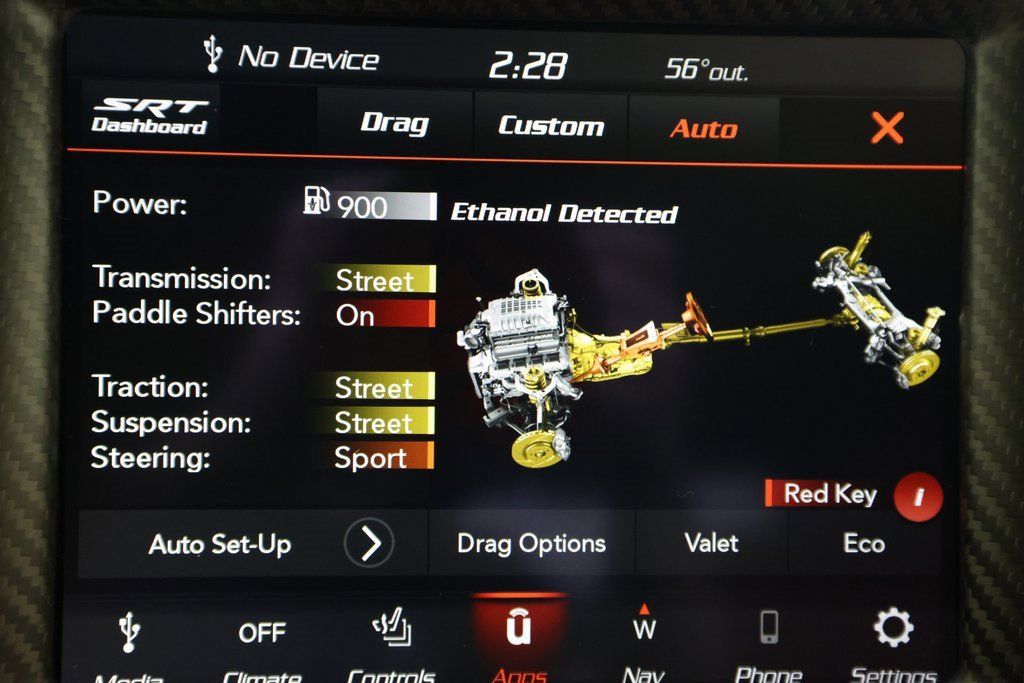
Task: Open the SRT Dashboard
Action: click(x=150, y=117)
